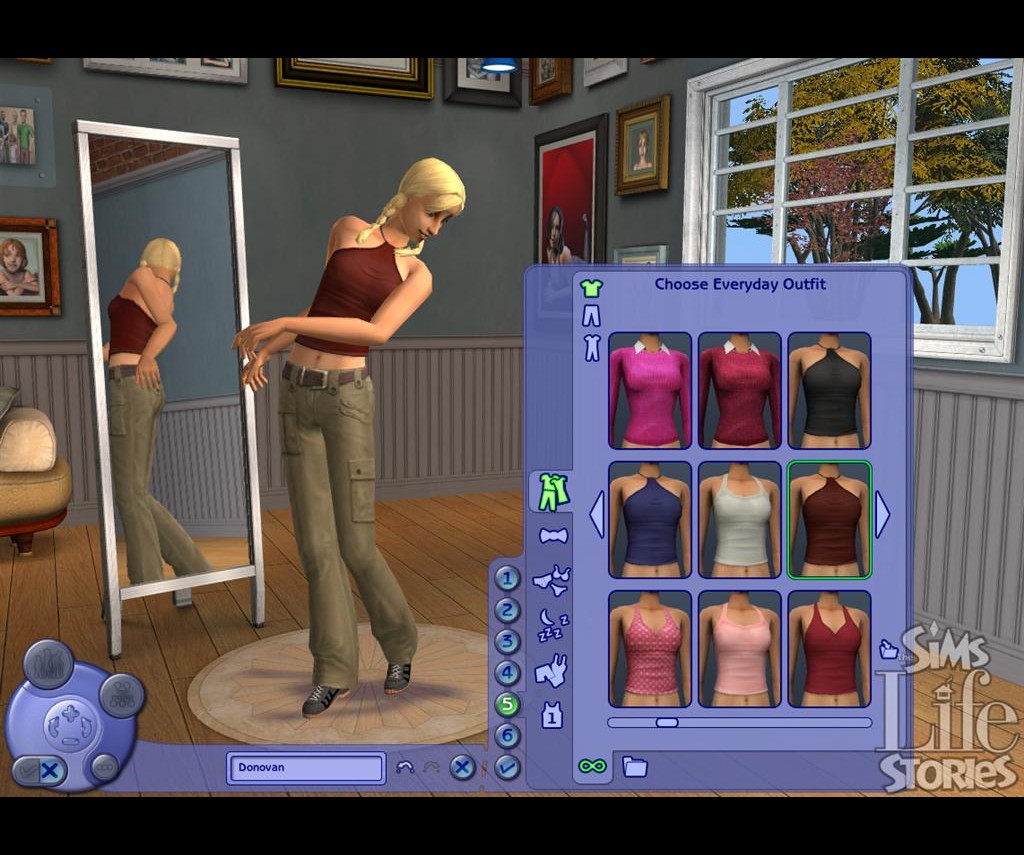Switch to the bottoms (pants) filter
Image resolution: width=1024 pixels, height=855 pixels.
pos(591,318)
